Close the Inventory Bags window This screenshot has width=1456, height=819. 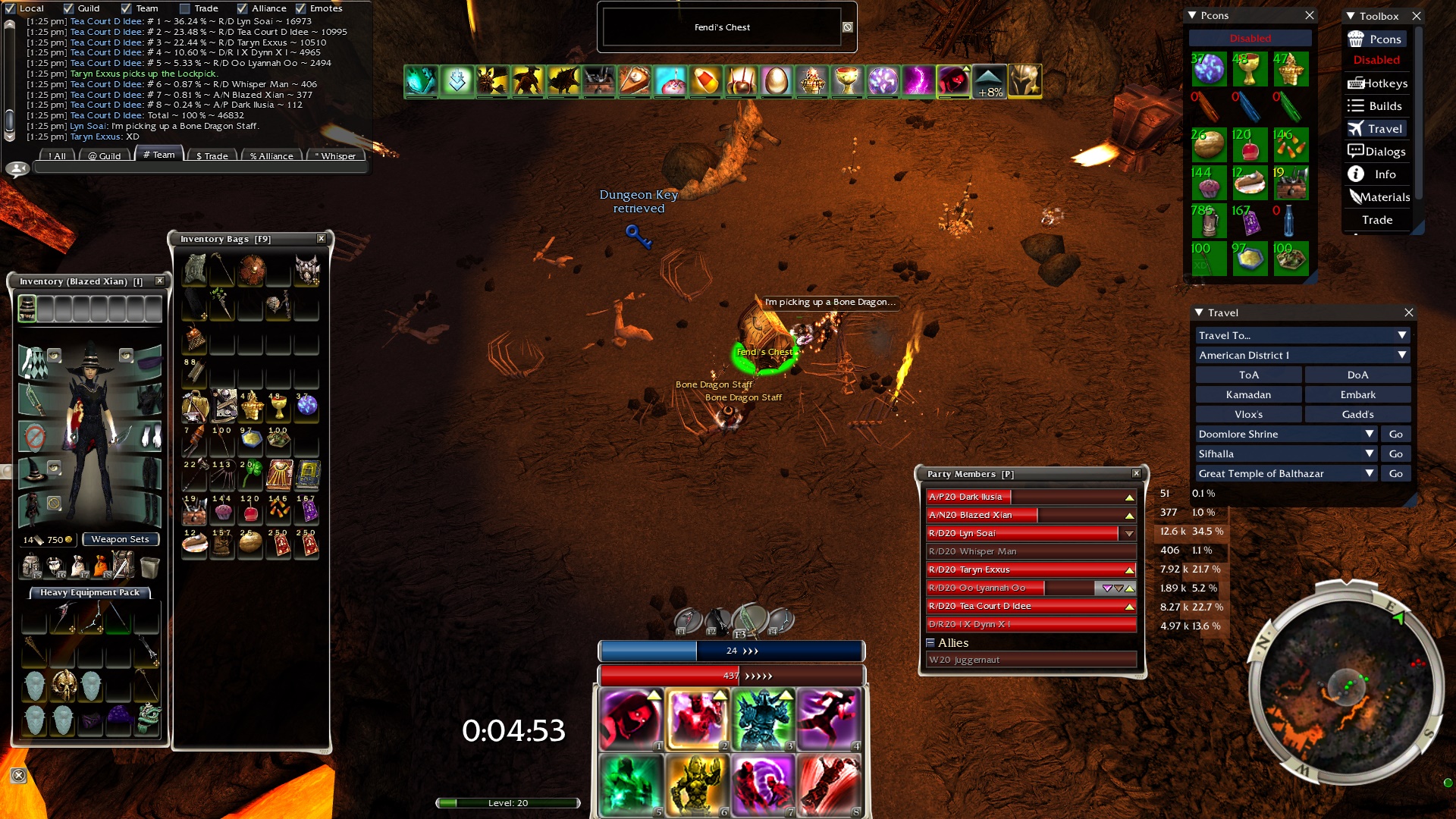click(322, 239)
